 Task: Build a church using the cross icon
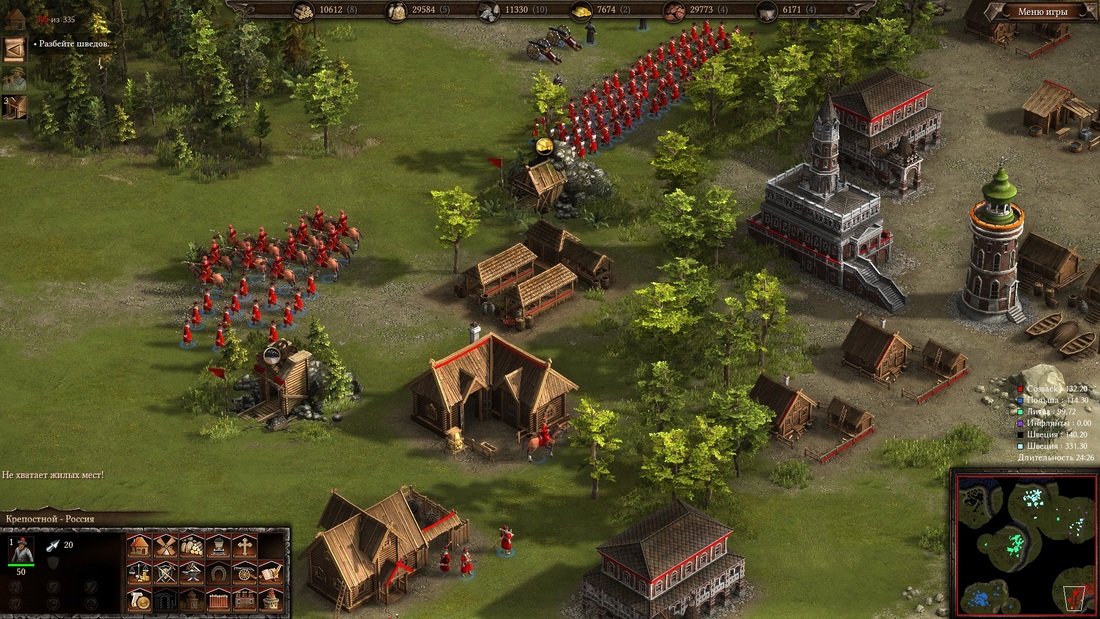(244, 546)
